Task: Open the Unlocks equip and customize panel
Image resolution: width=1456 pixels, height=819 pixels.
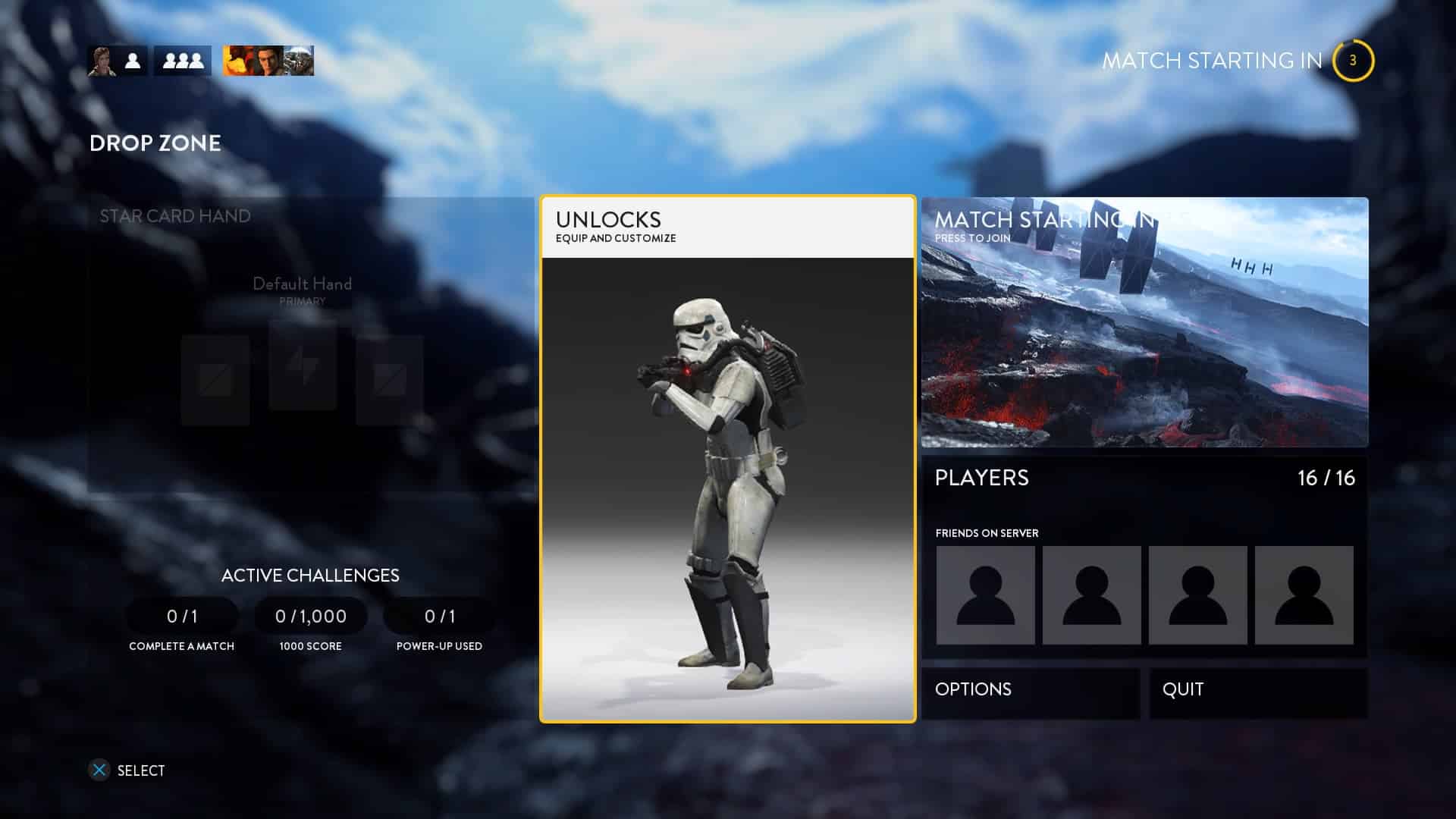Action: click(727, 459)
